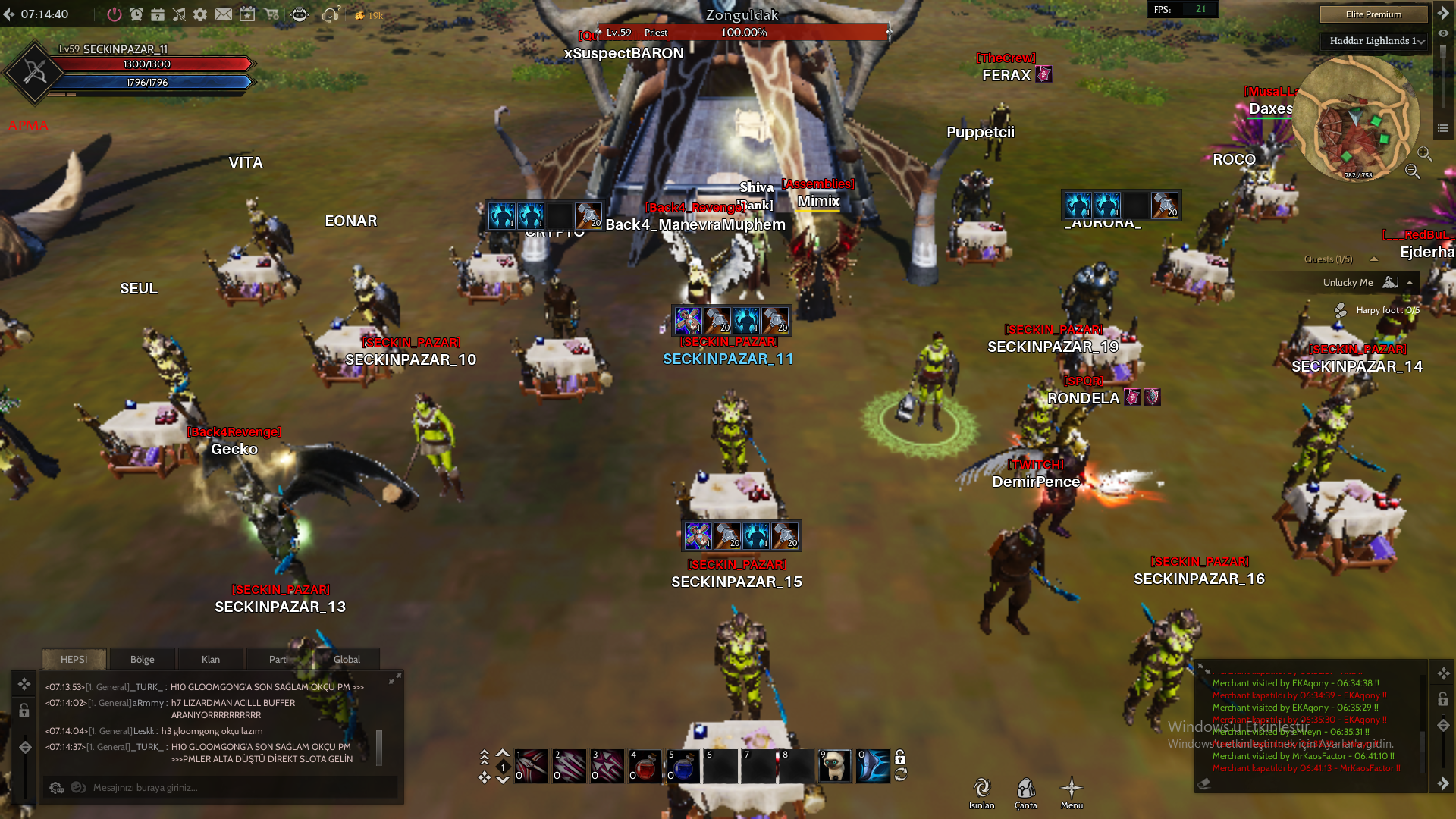Screen dimensions: 1456x819
Task: Open the shopping cart store icon
Action: point(271,14)
